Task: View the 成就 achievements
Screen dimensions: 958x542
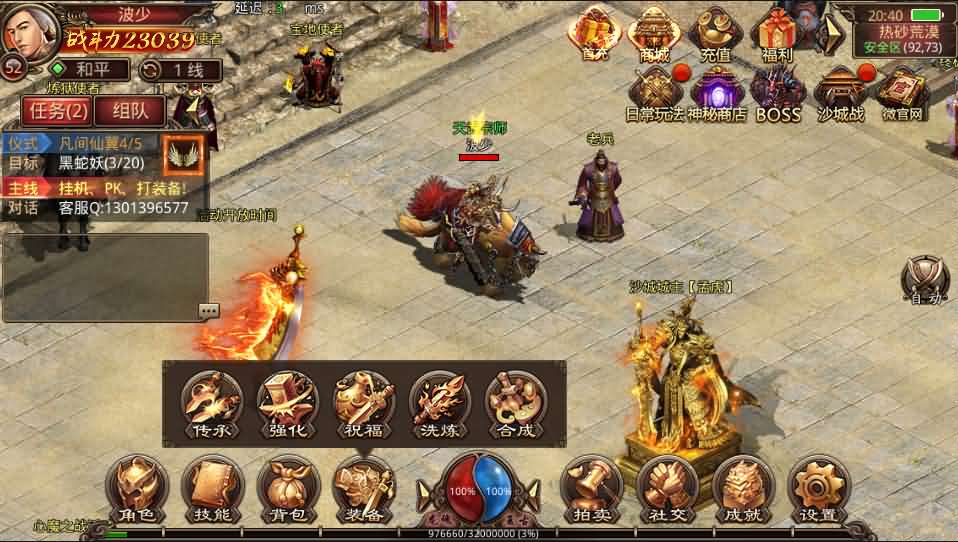Action: [743, 489]
